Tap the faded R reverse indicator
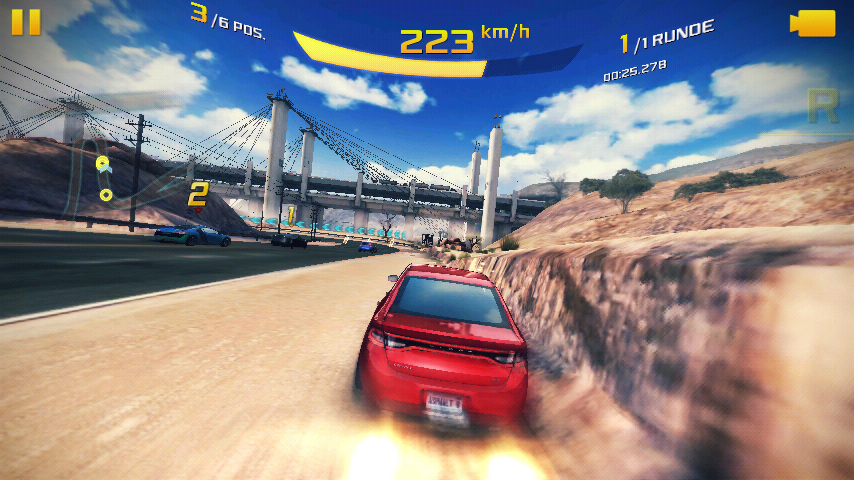 [822, 107]
